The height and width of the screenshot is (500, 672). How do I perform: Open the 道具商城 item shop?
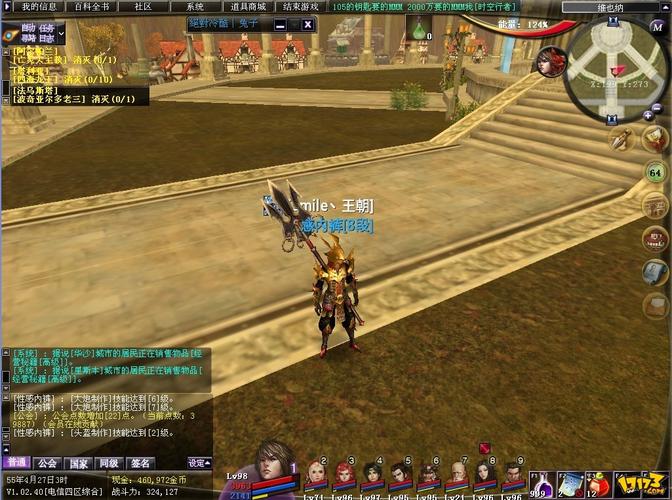pos(247,6)
